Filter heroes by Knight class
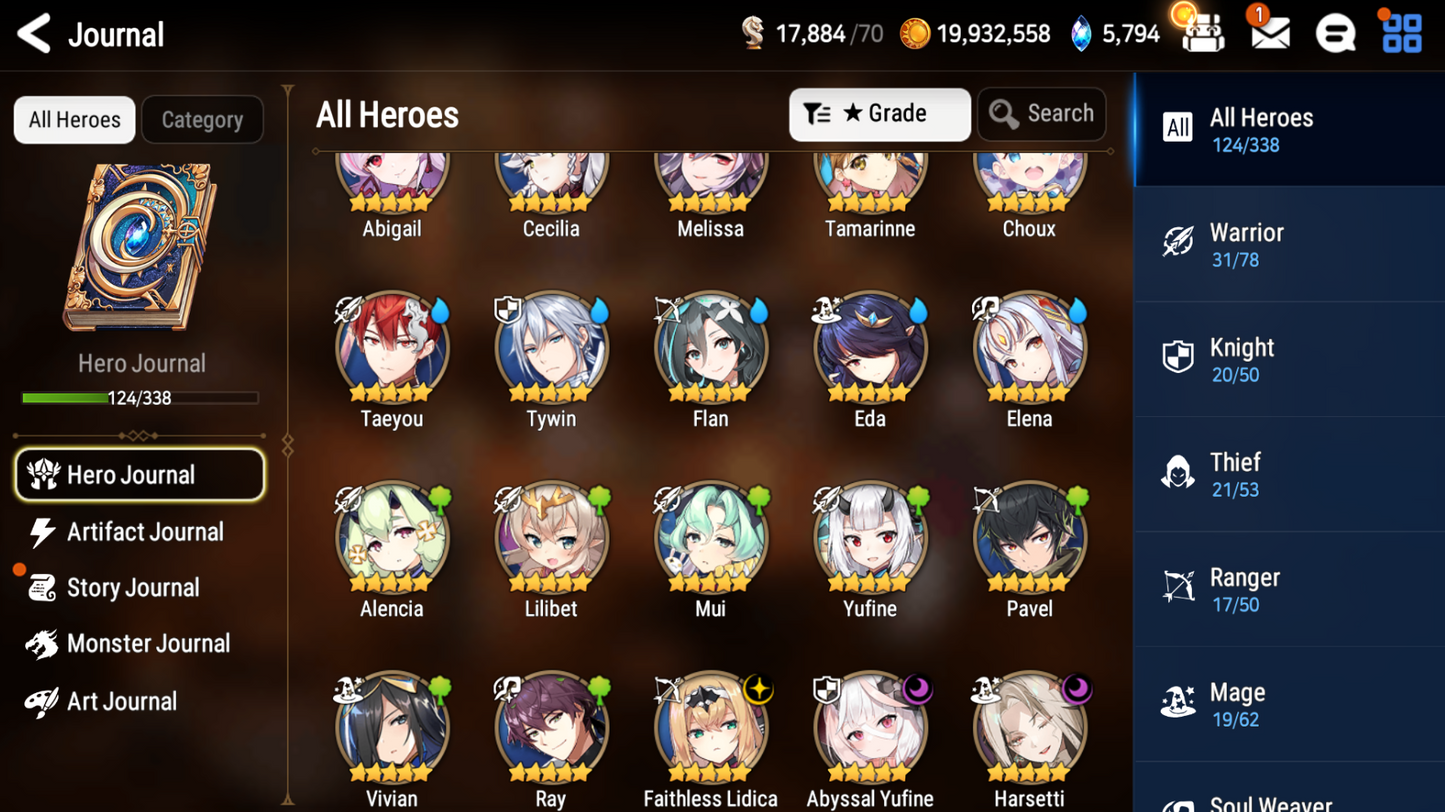1445x812 pixels. pyautogui.click(x=1288, y=360)
